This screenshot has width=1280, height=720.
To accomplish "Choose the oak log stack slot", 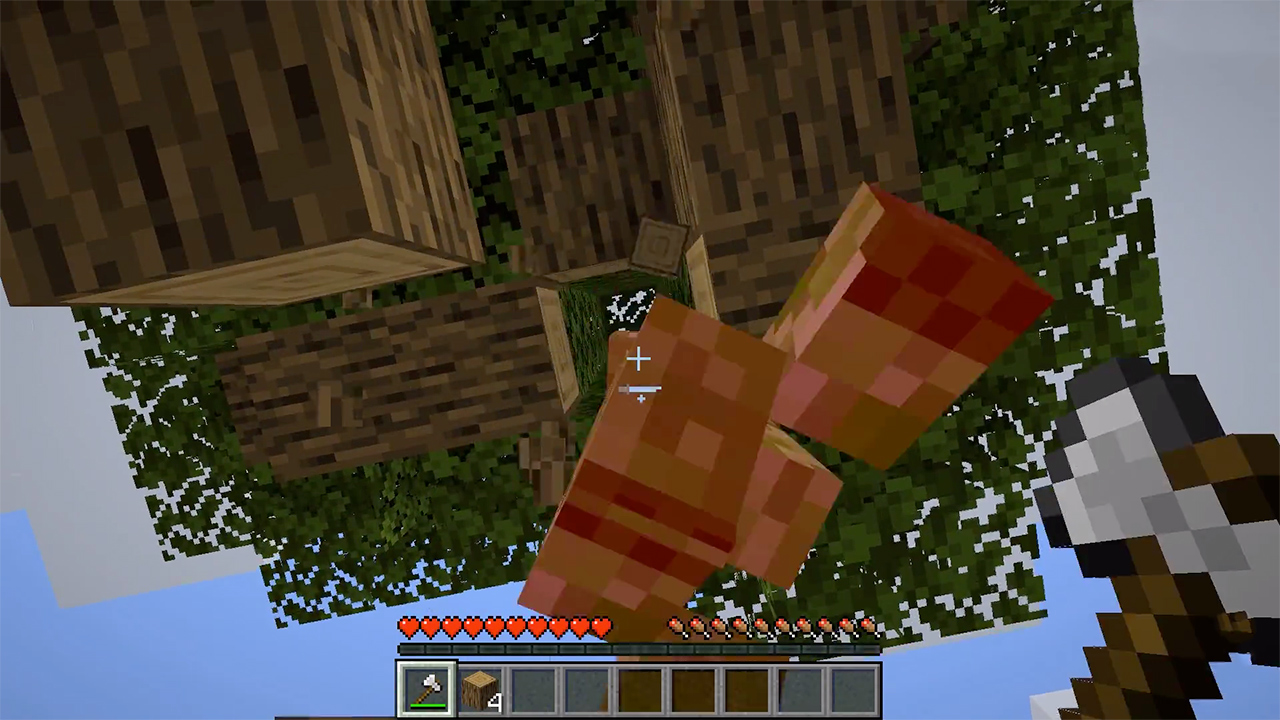I will click(481, 689).
